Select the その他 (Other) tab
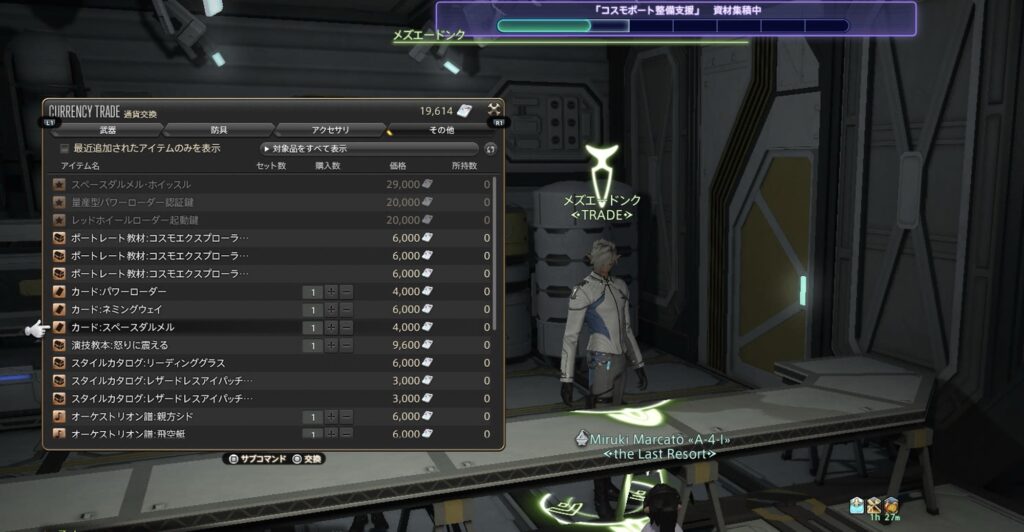 click(441, 130)
